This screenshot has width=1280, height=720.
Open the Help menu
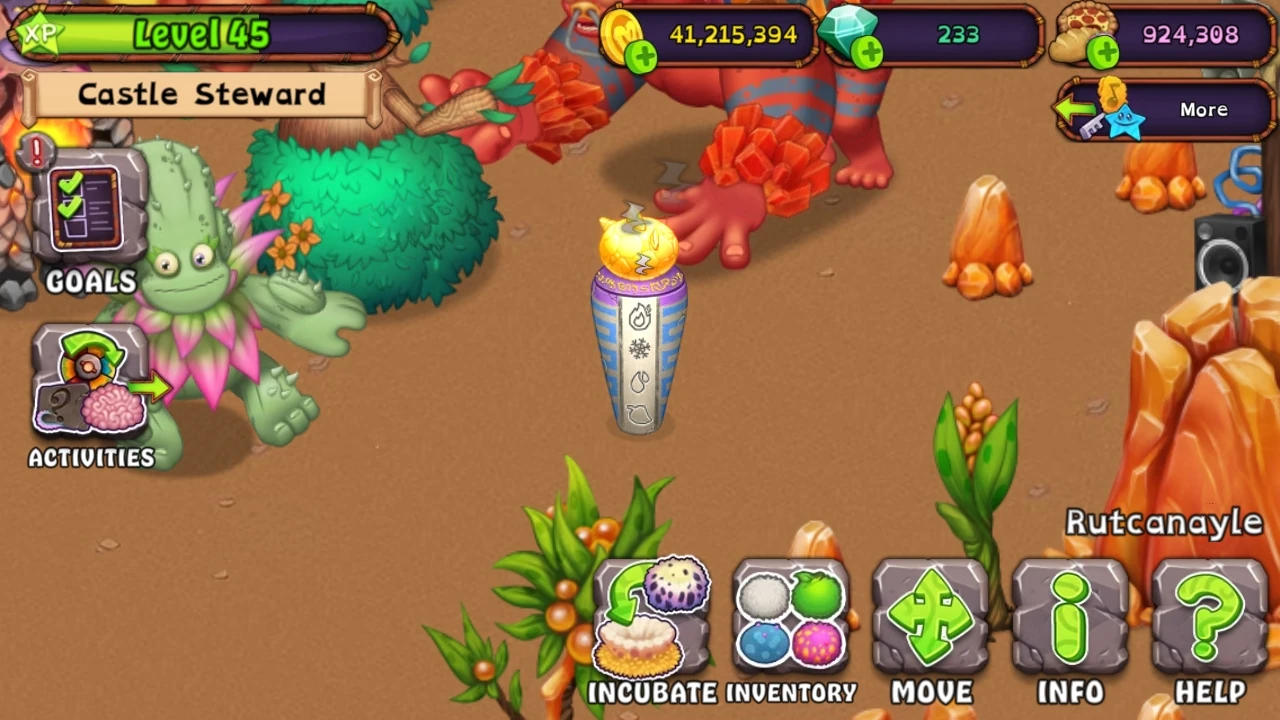tap(1210, 615)
